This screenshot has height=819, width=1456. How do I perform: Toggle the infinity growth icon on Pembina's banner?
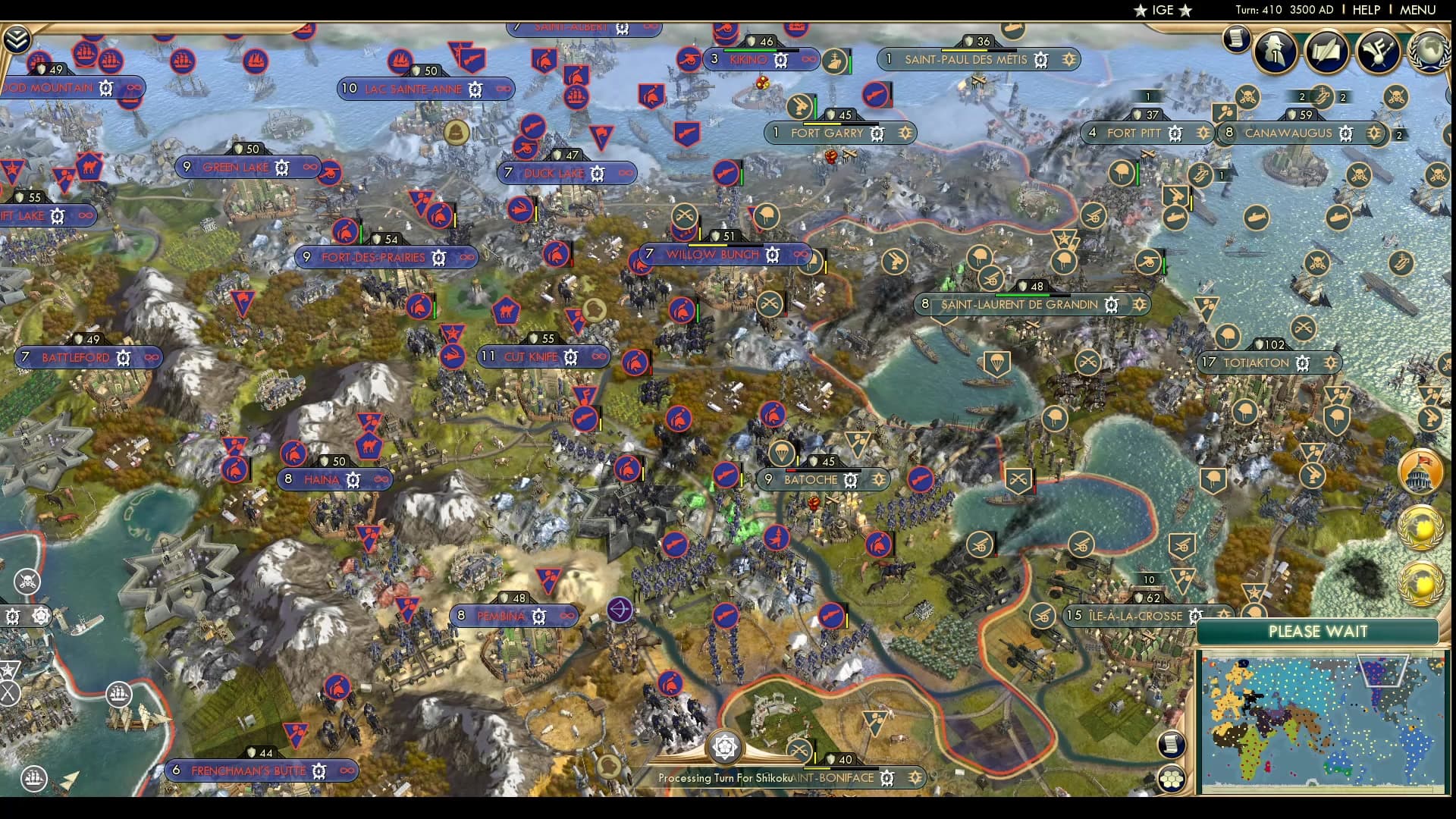click(x=567, y=616)
